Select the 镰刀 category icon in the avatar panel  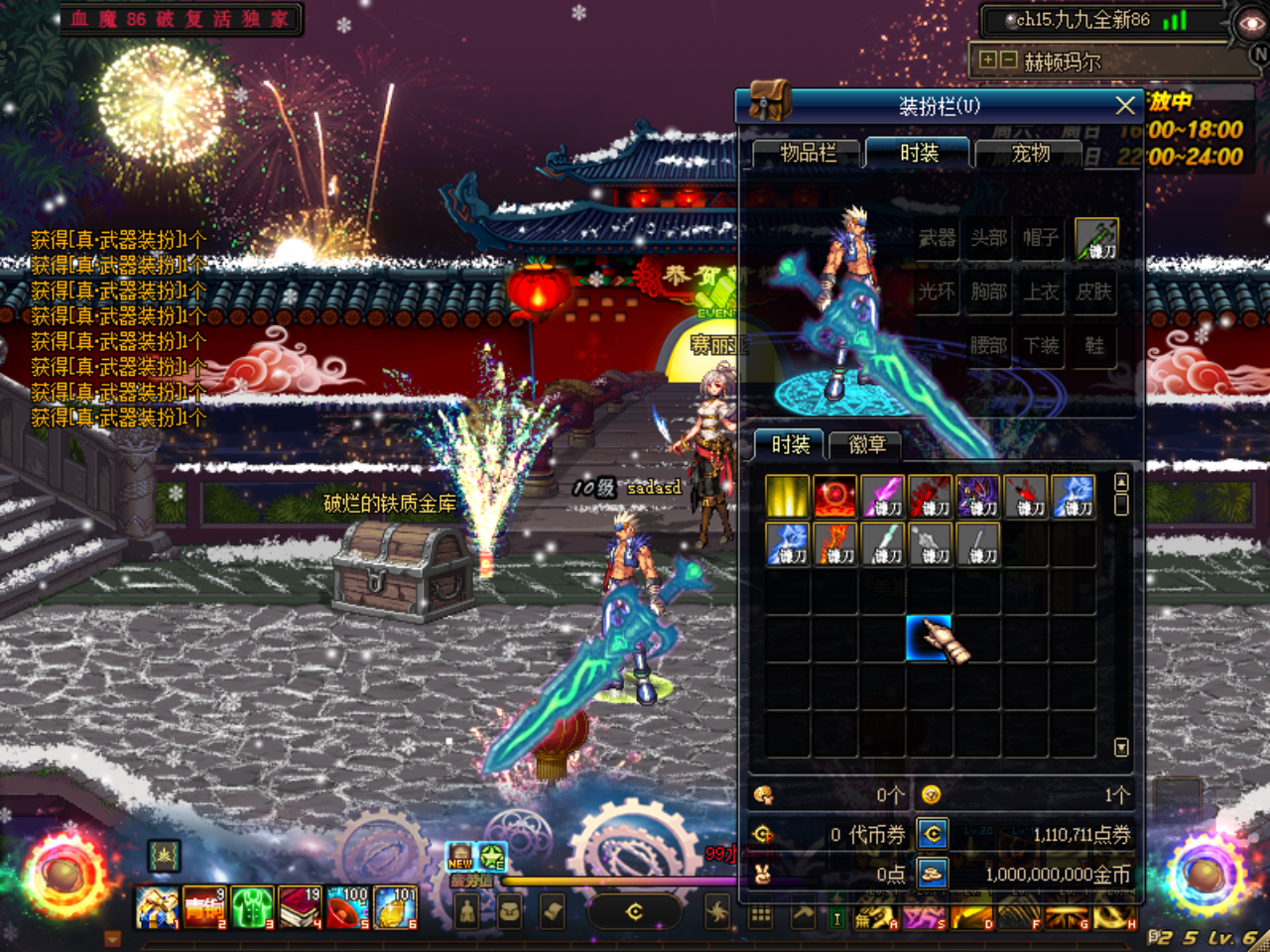1094,238
